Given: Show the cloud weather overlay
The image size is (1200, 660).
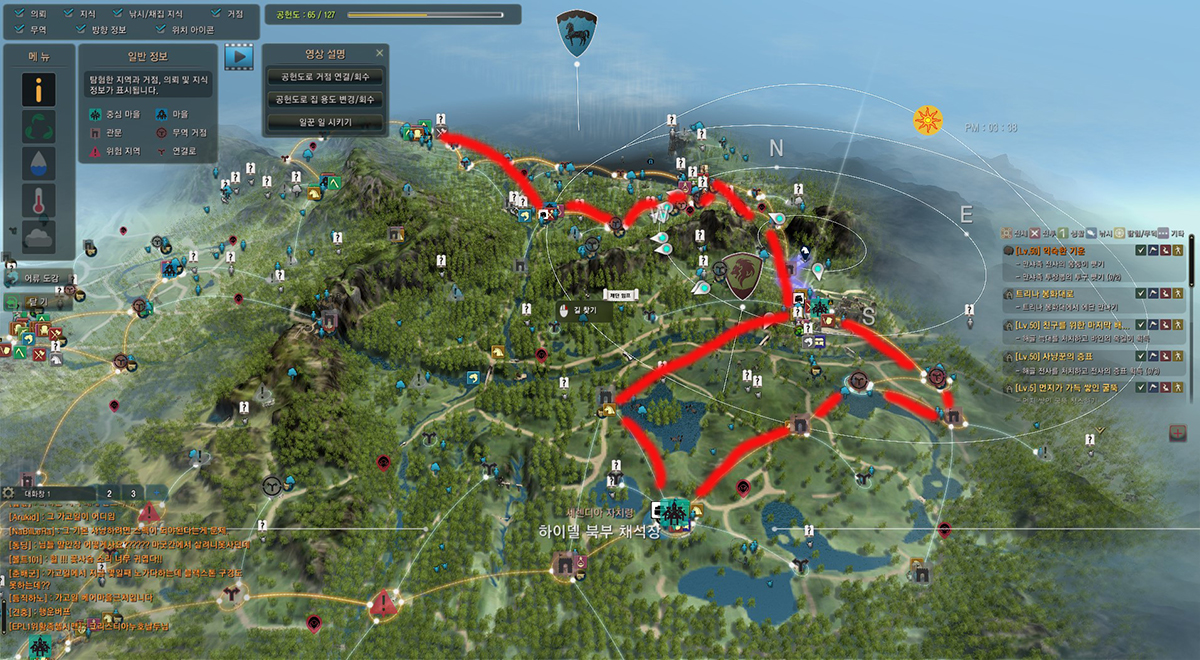Looking at the screenshot, I should coord(39,237).
